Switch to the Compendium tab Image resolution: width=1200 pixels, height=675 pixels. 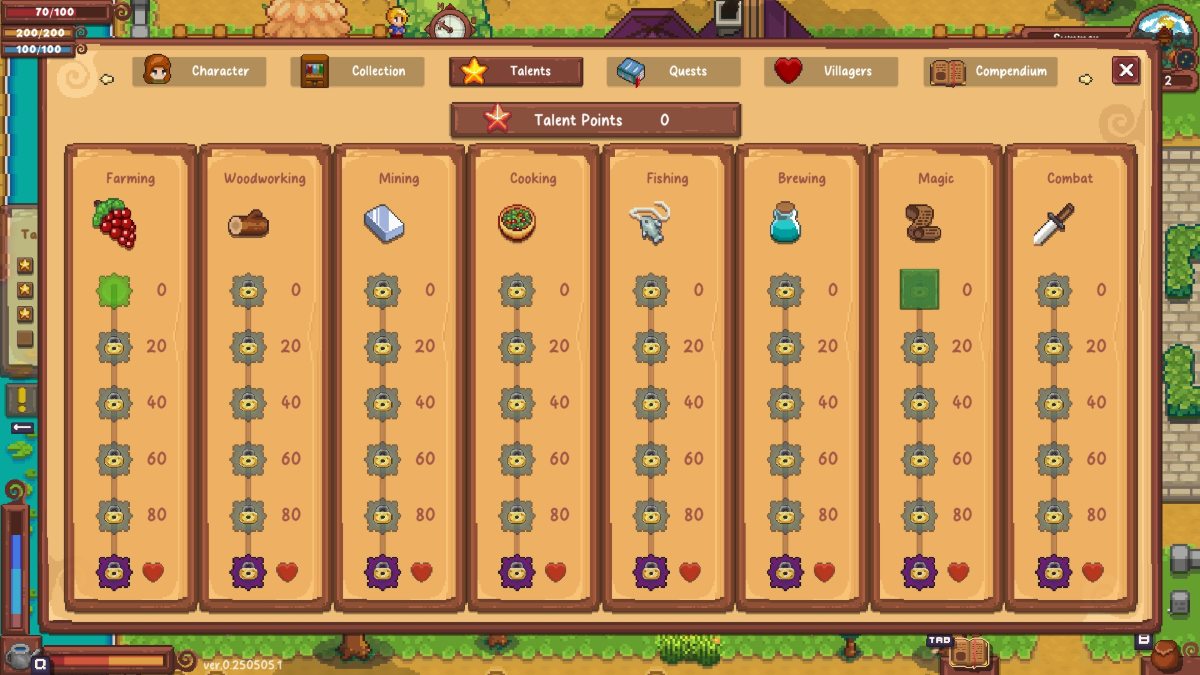[992, 71]
